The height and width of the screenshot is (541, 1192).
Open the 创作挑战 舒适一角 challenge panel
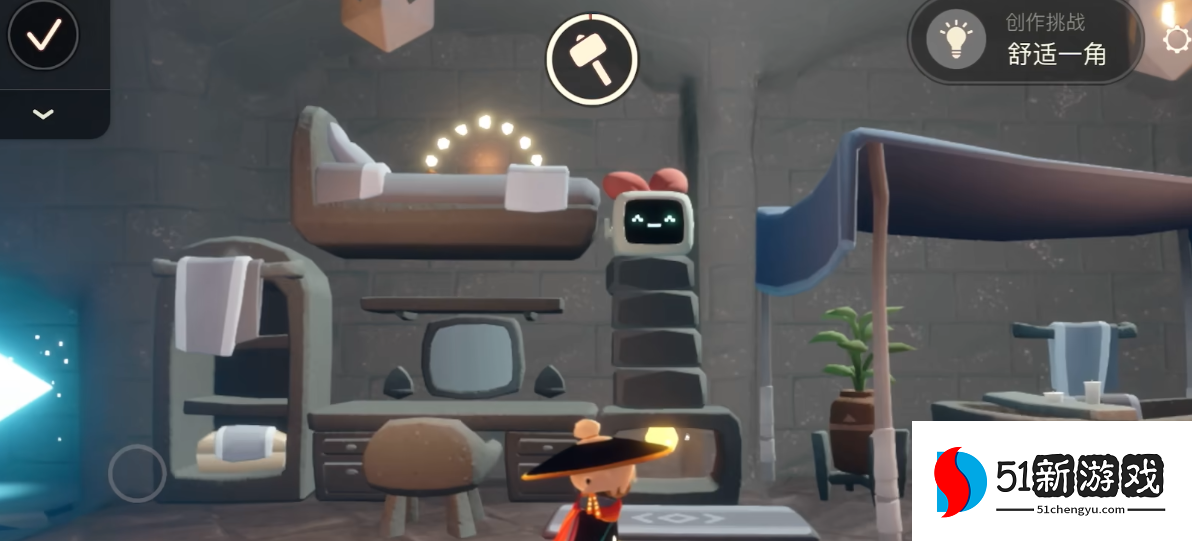(1025, 40)
